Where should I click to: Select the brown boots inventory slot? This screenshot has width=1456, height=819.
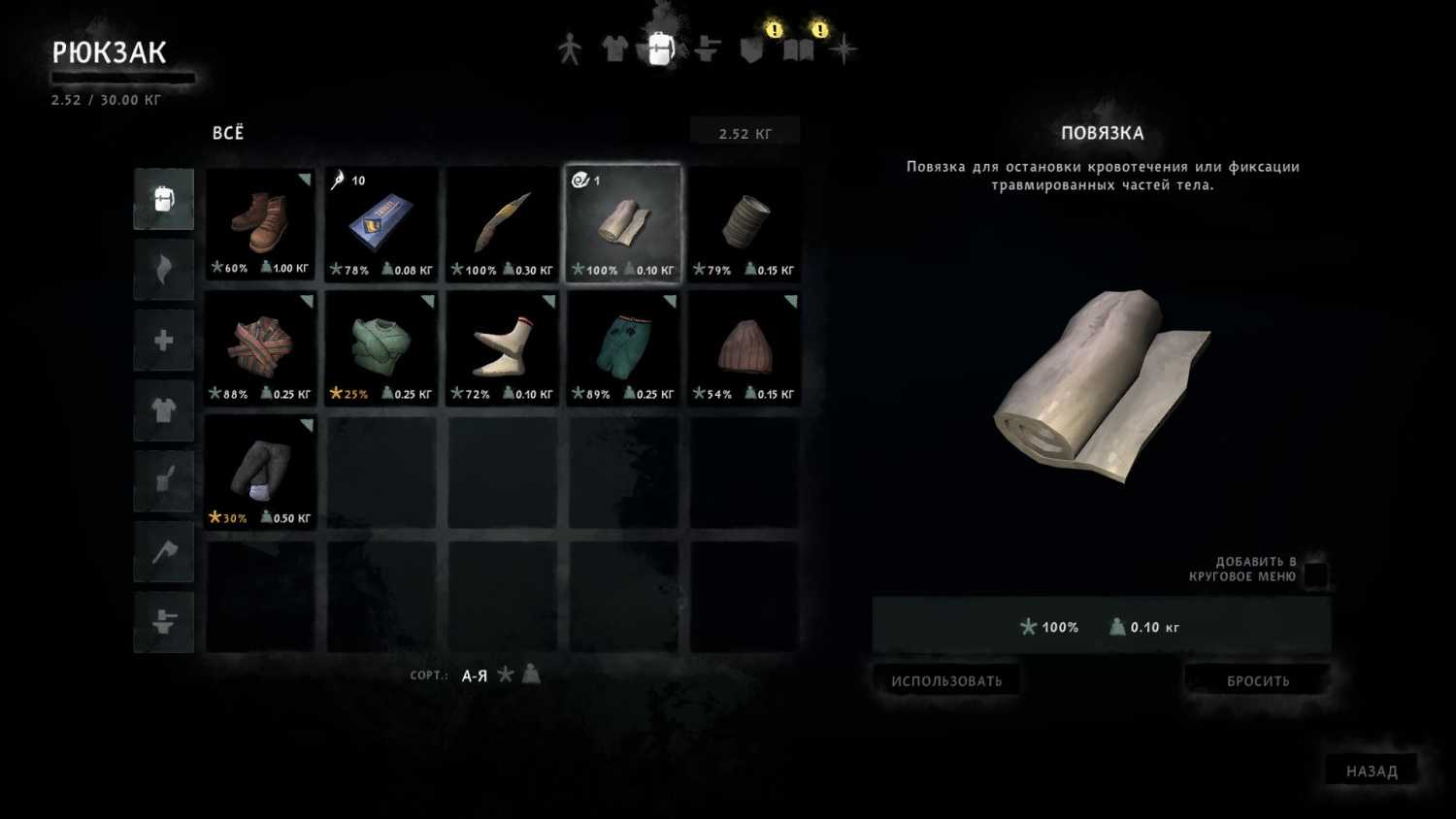coord(260,224)
